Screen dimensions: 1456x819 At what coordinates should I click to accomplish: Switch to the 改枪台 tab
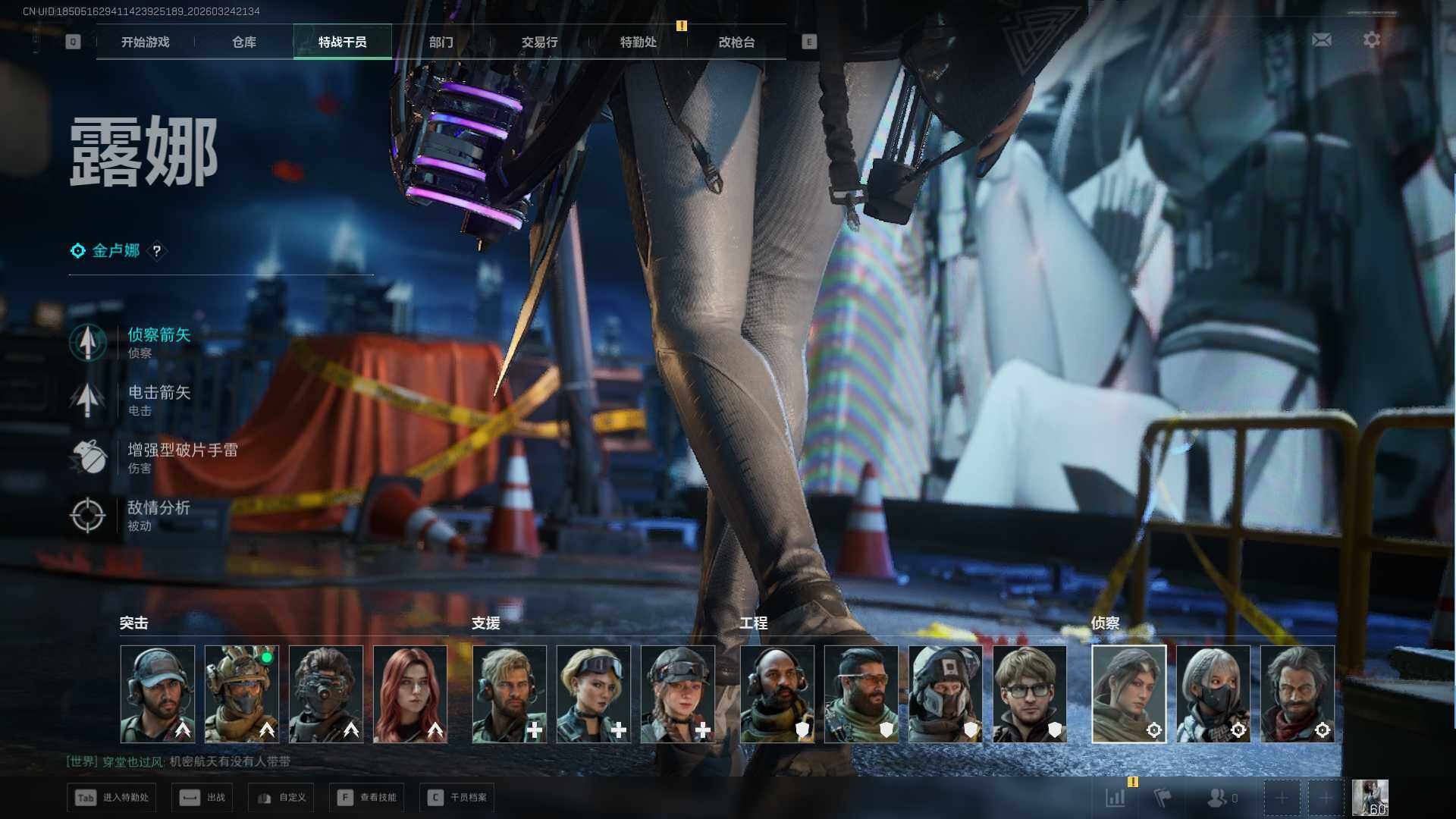736,42
